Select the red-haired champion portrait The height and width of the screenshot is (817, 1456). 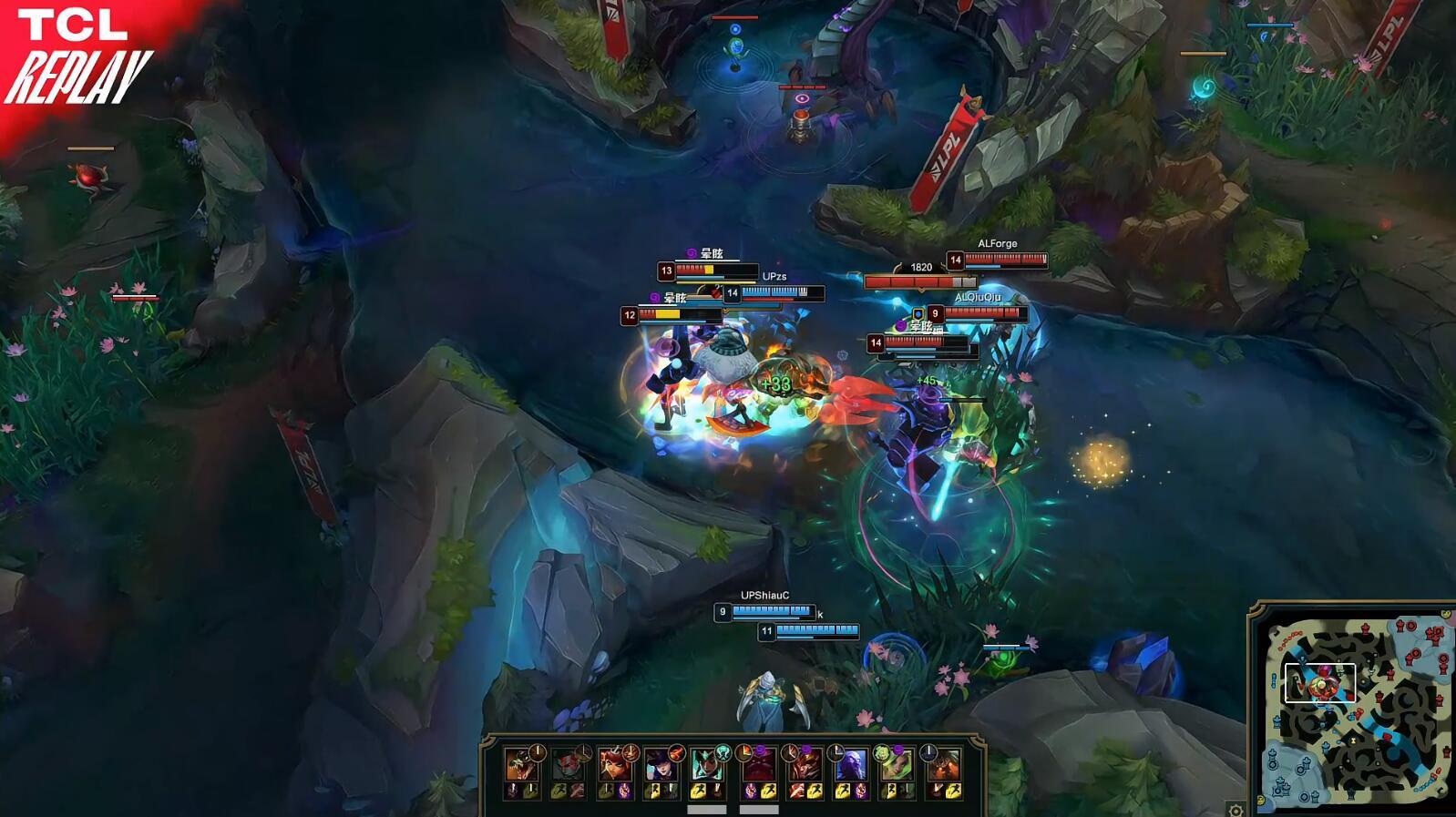615,766
